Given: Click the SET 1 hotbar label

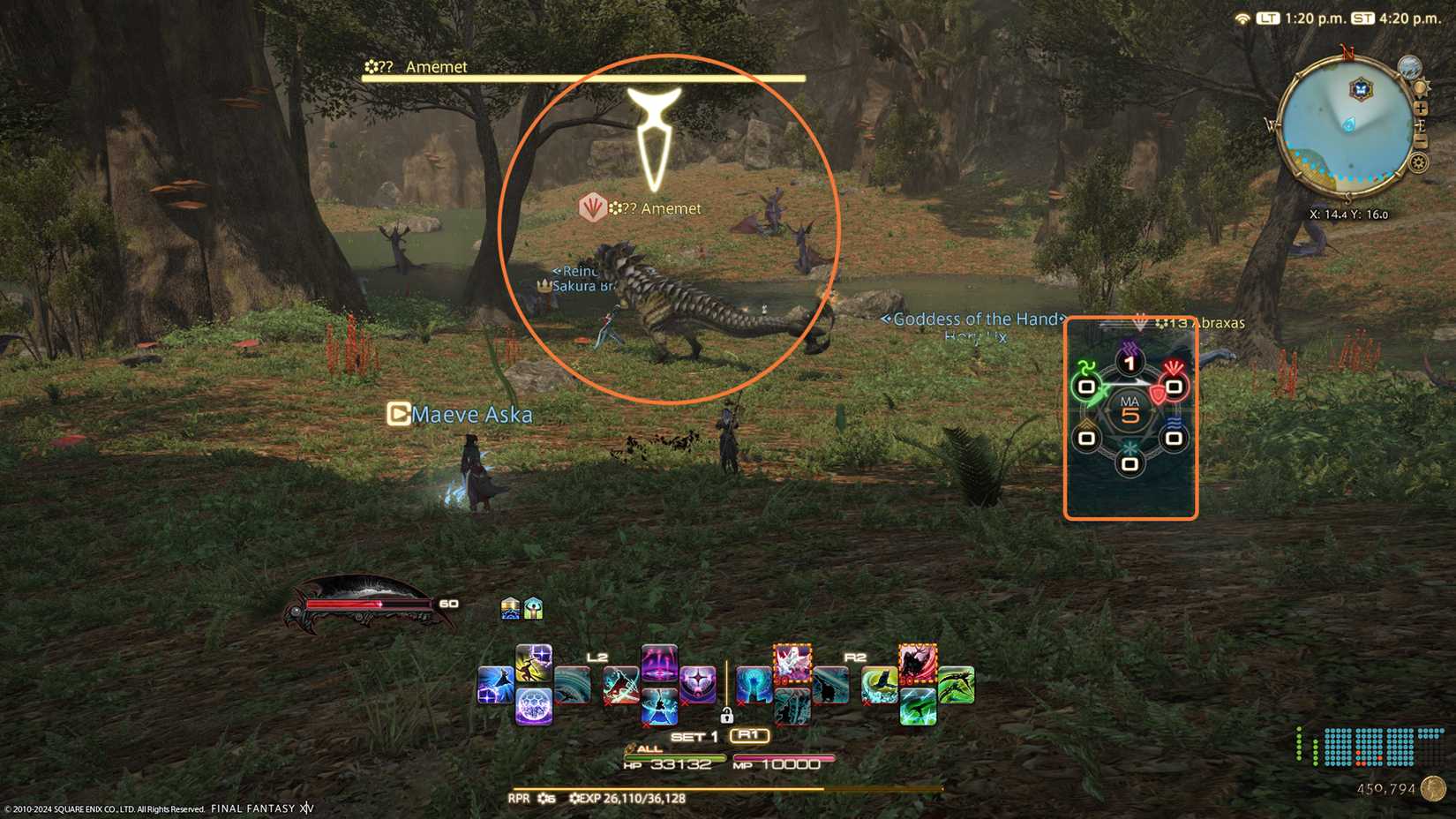Looking at the screenshot, I should click(694, 736).
